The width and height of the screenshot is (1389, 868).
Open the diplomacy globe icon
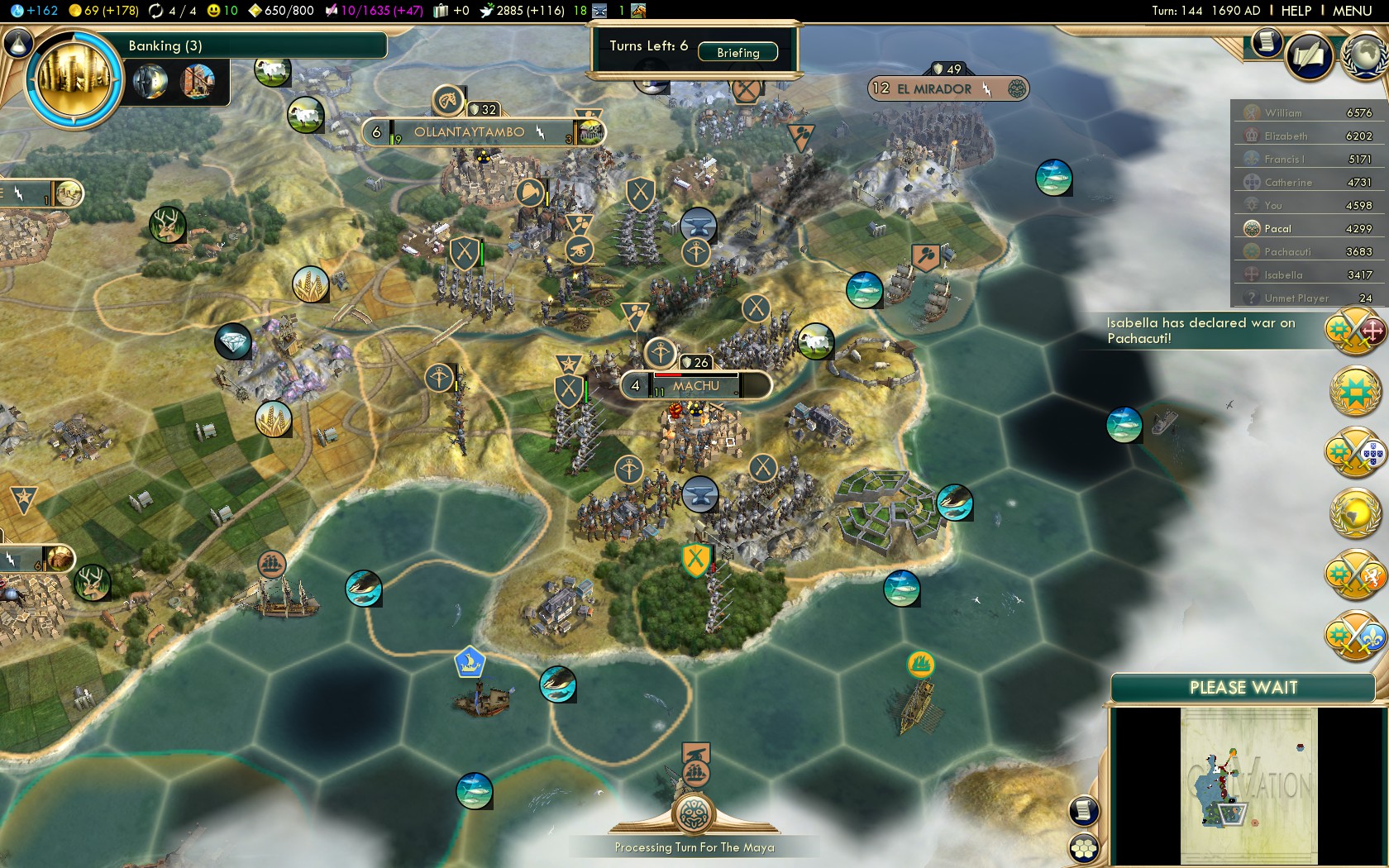pyautogui.click(x=1366, y=55)
